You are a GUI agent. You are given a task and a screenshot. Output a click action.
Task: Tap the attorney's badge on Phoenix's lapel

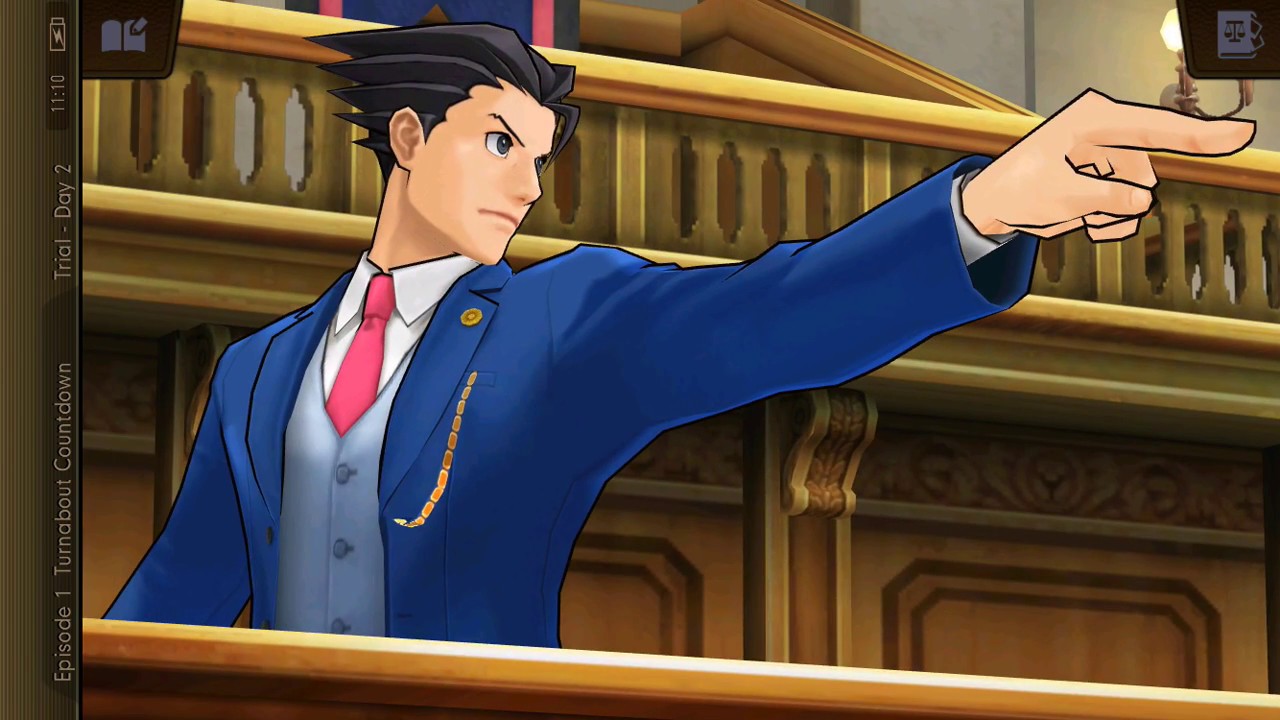click(470, 316)
